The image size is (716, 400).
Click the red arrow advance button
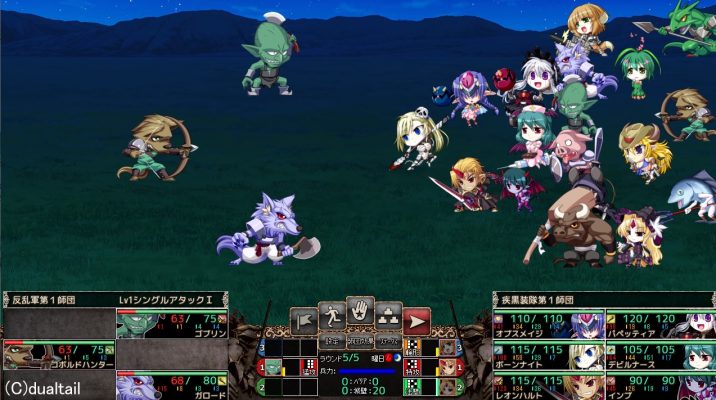coord(417,321)
